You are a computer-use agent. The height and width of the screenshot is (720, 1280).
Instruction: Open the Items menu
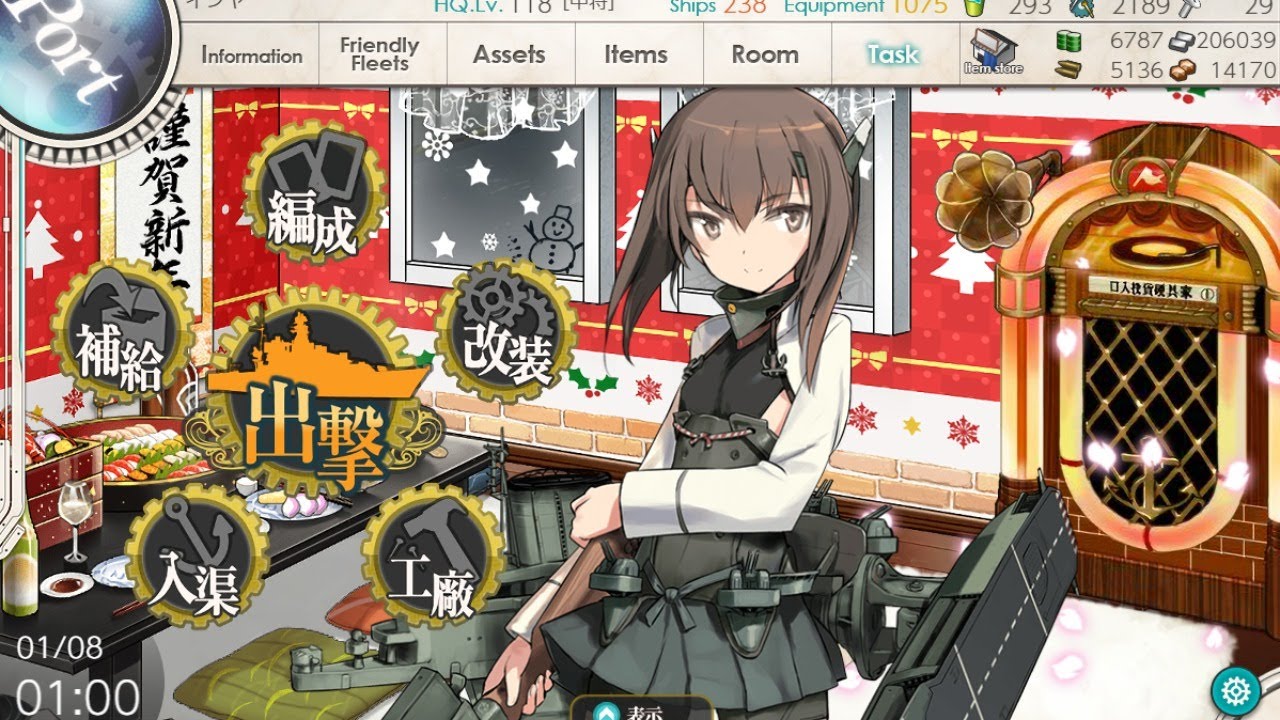coord(636,54)
